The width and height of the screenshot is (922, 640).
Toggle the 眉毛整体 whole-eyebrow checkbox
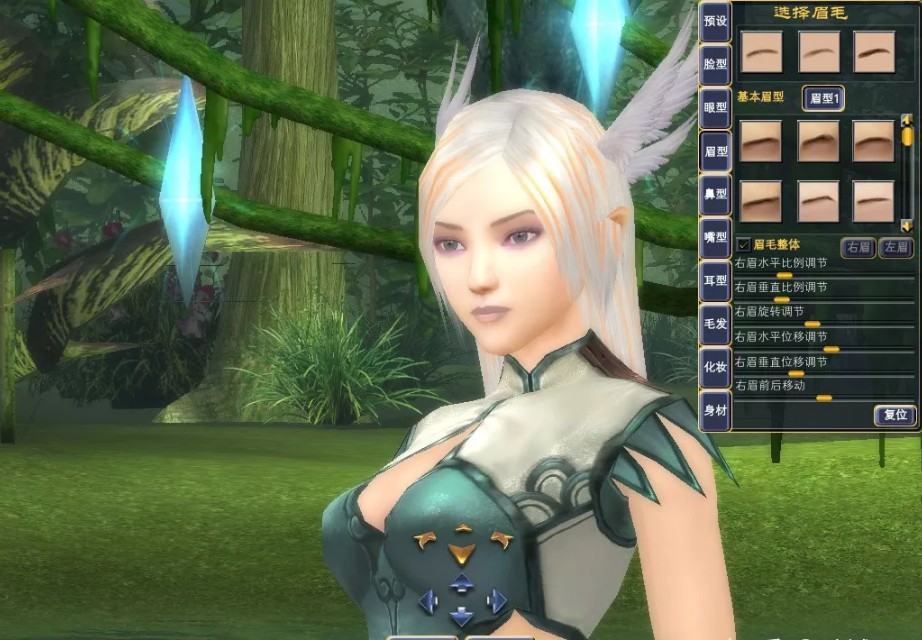coord(743,244)
